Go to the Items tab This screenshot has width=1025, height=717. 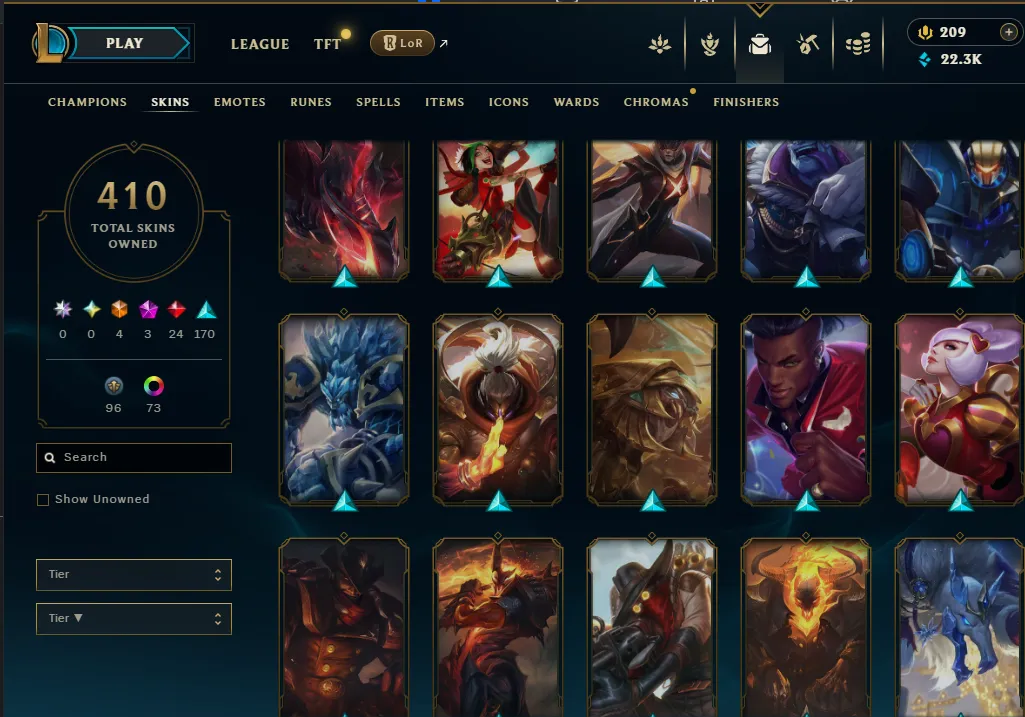coord(444,102)
